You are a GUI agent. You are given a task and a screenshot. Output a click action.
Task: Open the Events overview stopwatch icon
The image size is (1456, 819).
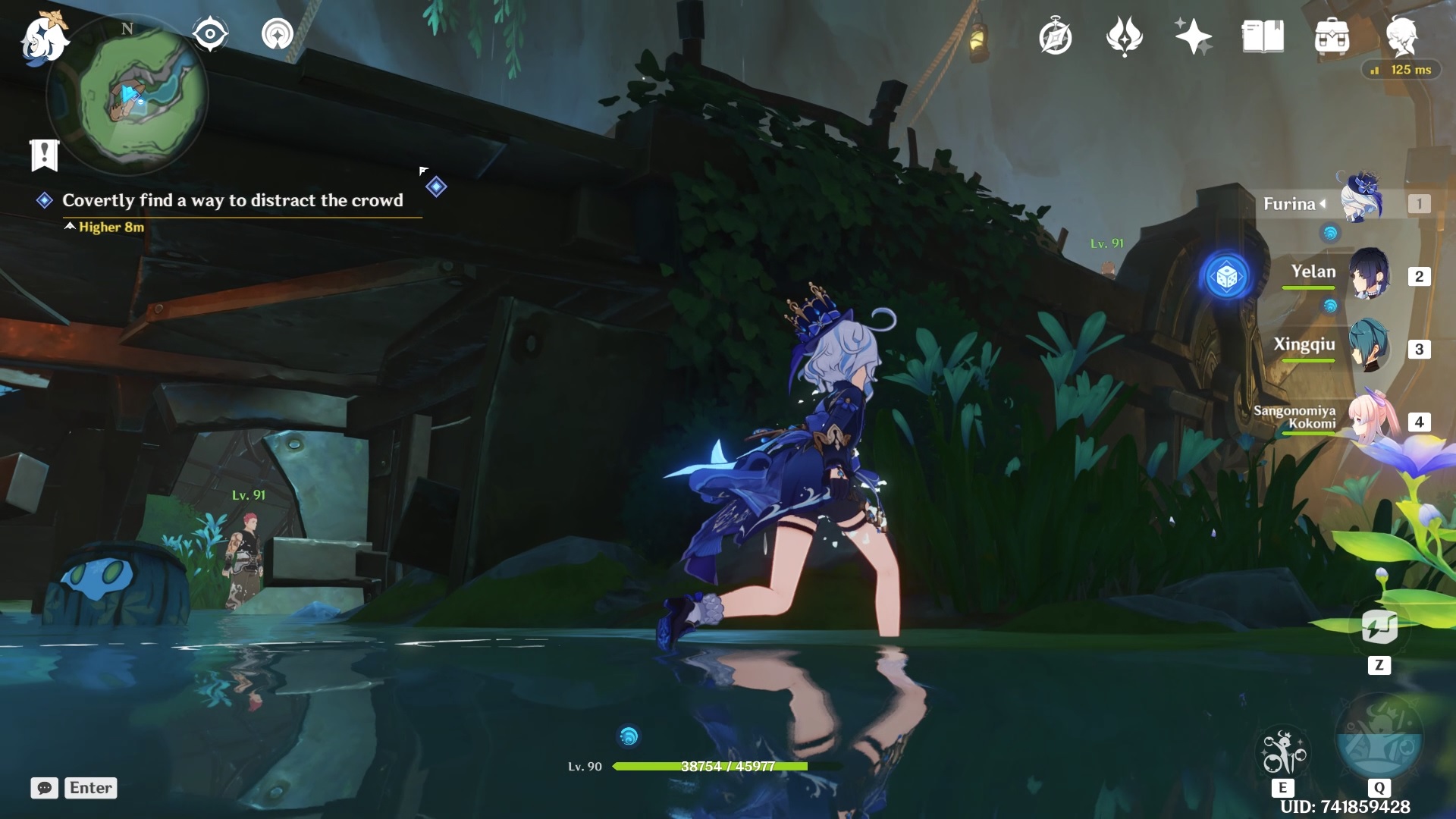1056,36
